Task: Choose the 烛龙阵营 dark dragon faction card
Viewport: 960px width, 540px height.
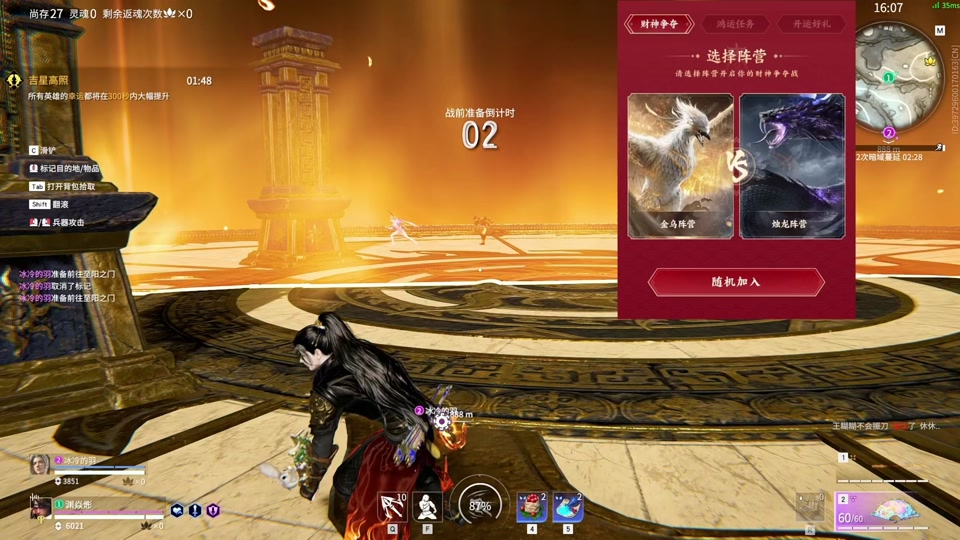Action: point(792,166)
